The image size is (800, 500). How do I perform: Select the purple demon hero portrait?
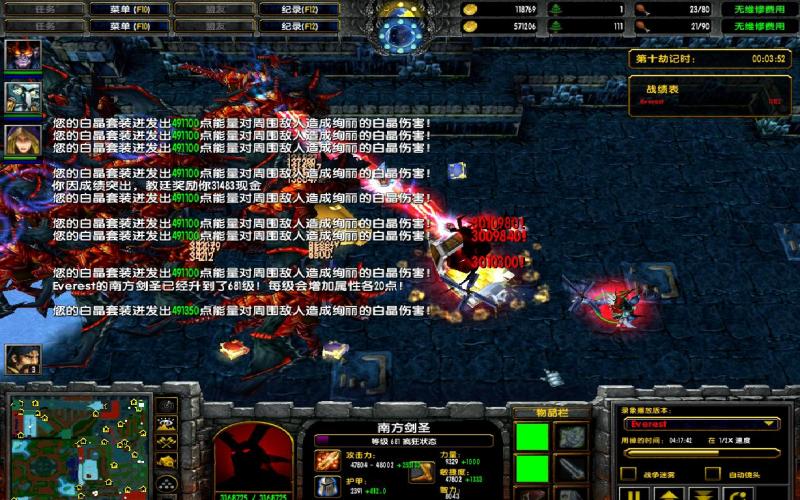coord(19,56)
